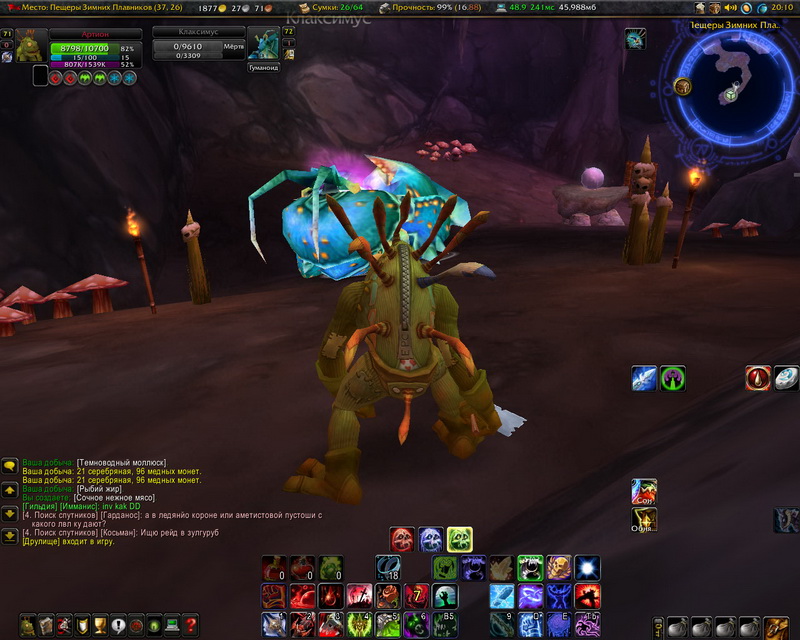This screenshot has width=800, height=640.
Task: Open the character info micro button
Action: coord(29,626)
